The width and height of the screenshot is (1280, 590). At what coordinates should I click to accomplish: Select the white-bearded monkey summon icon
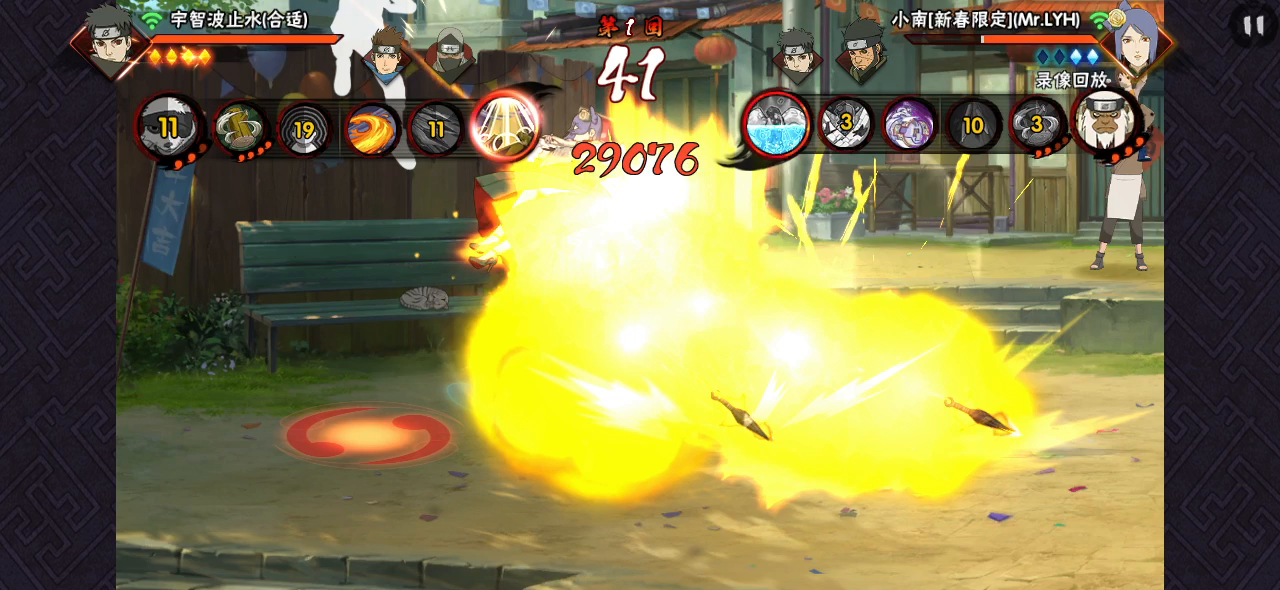coord(1105,122)
